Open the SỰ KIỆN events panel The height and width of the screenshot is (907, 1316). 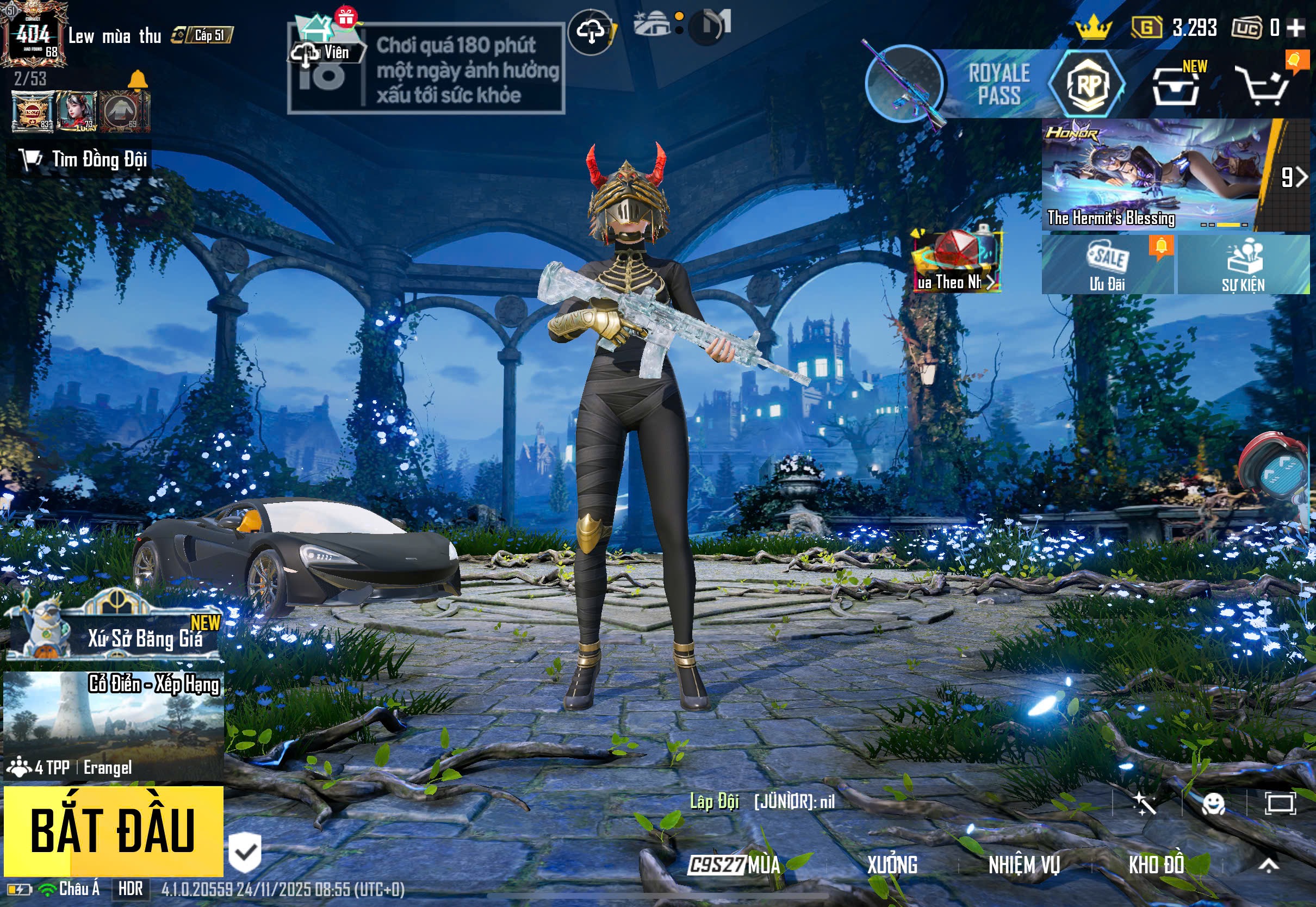pos(1243,264)
